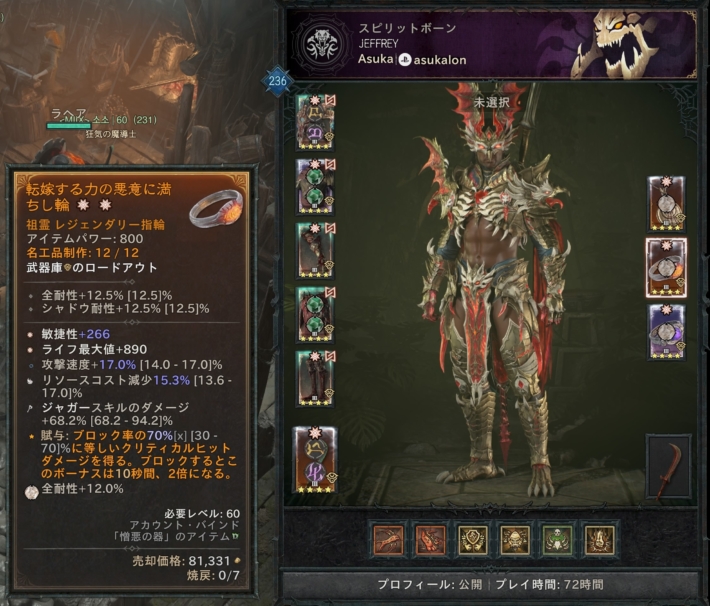
Task: Click the first red claw skill icon
Action: (x=388, y=539)
